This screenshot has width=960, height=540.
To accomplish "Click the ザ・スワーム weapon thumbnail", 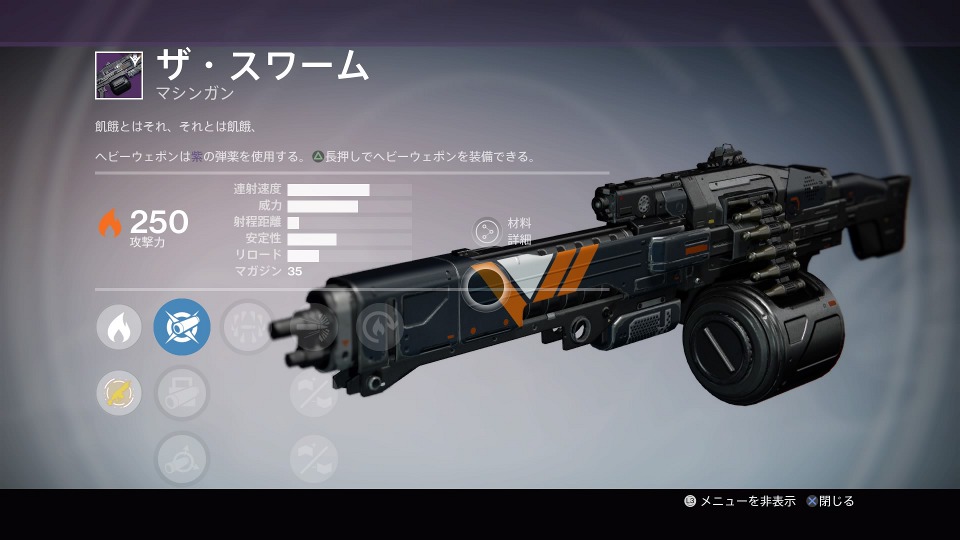I will coord(119,76).
